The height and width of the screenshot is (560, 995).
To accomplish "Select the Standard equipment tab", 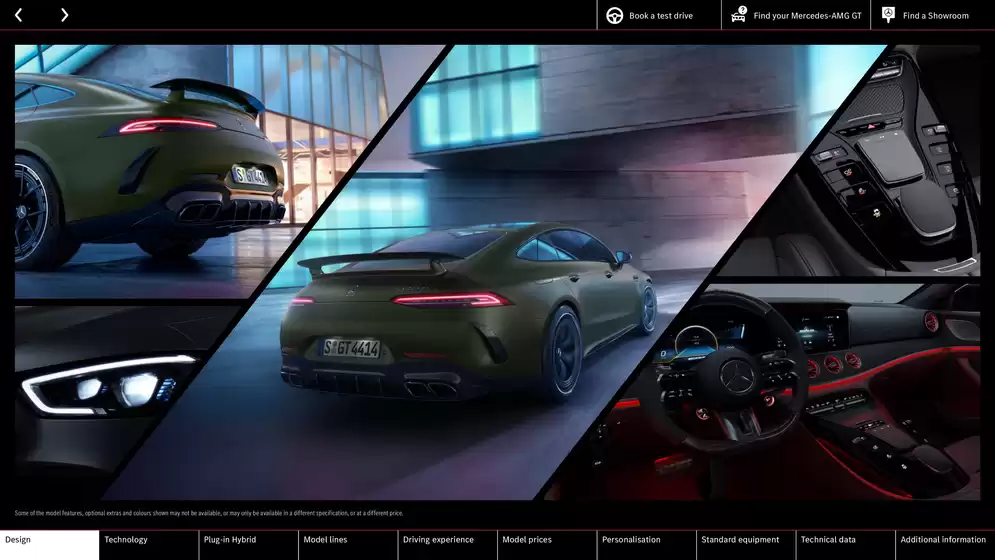I will (746, 544).
